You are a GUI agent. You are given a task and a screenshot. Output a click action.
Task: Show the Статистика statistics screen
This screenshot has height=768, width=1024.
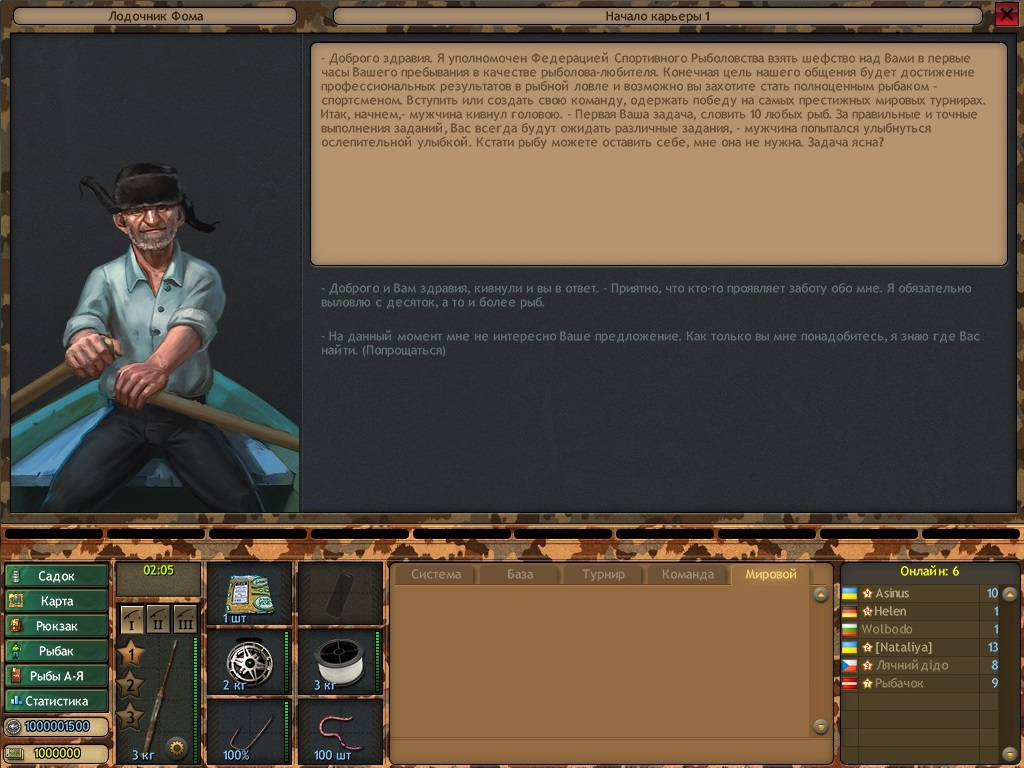tap(57, 701)
